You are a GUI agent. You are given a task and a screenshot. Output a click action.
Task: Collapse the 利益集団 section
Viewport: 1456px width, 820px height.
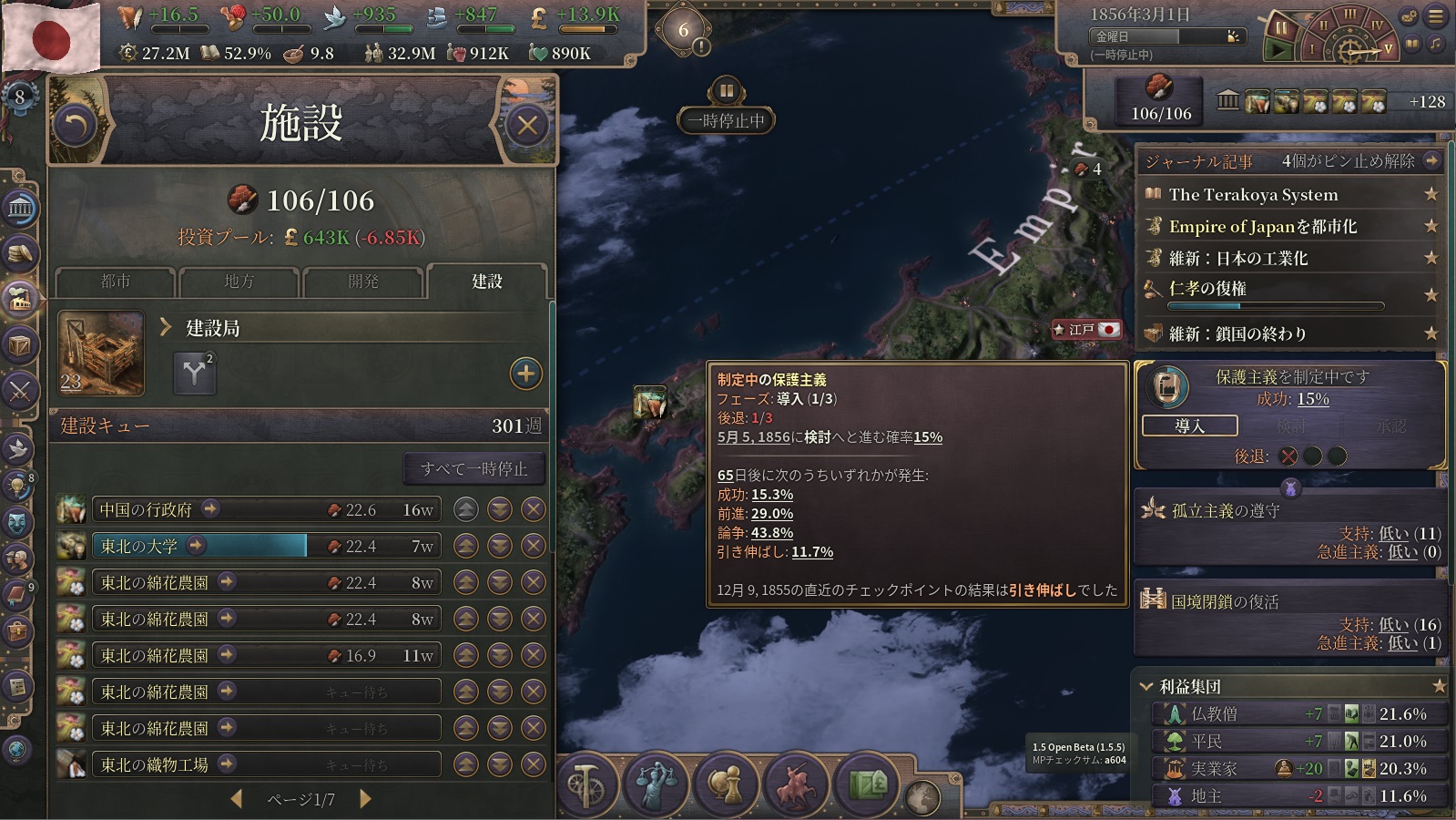click(1147, 686)
